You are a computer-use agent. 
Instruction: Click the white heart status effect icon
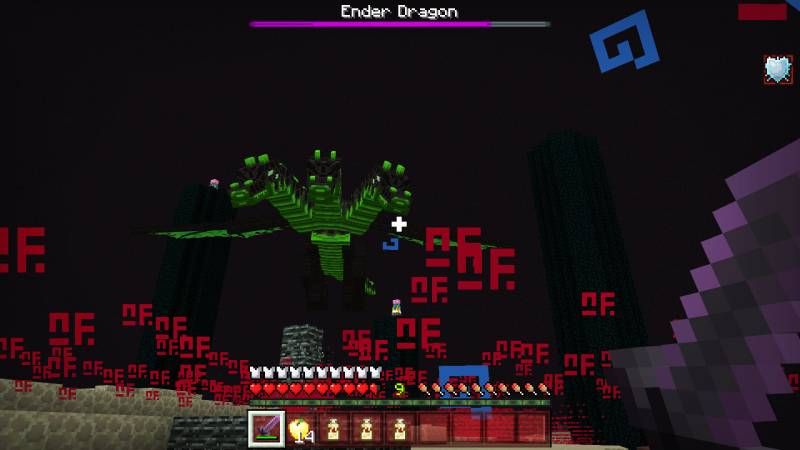pyautogui.click(x=778, y=69)
